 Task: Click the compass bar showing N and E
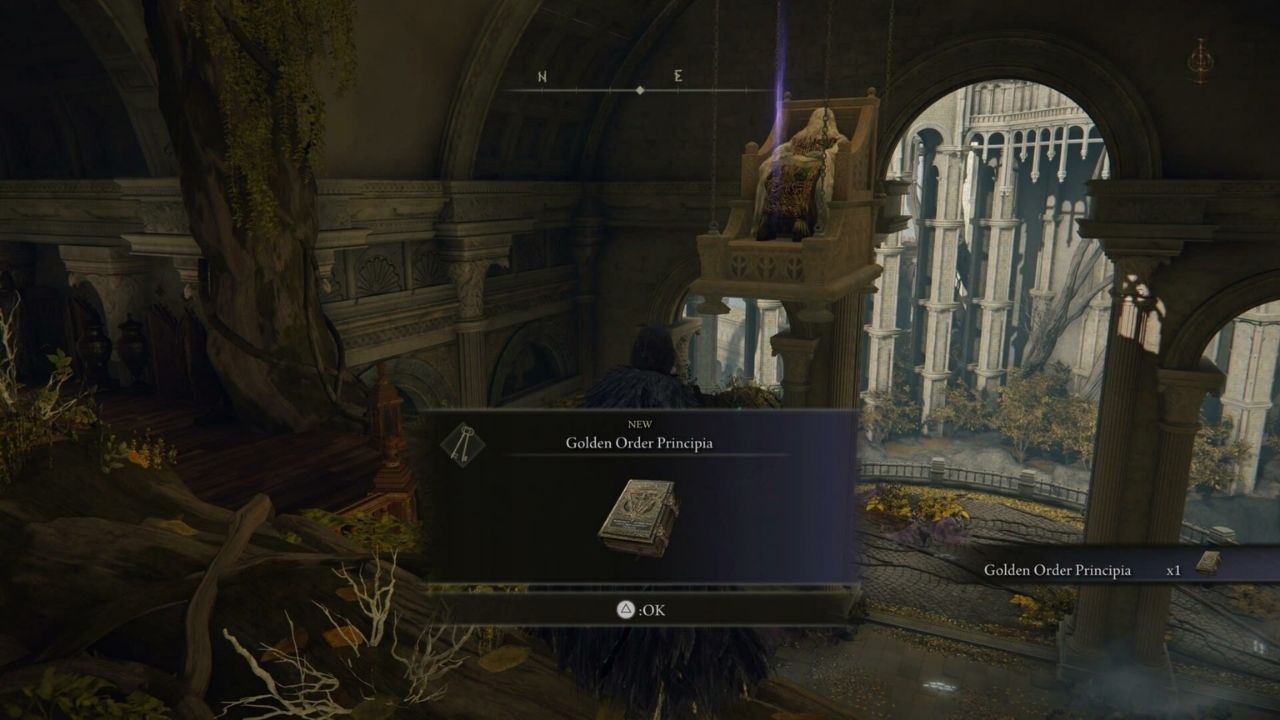639,89
